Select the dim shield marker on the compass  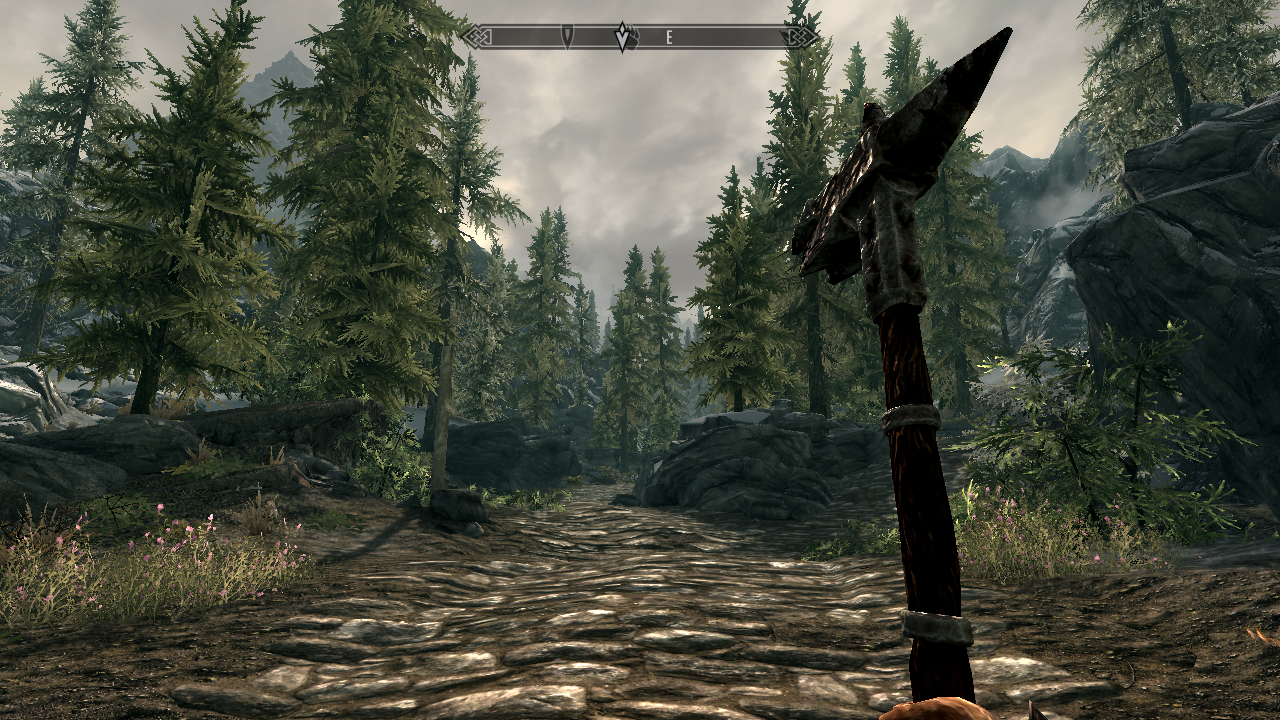[x=567, y=36]
